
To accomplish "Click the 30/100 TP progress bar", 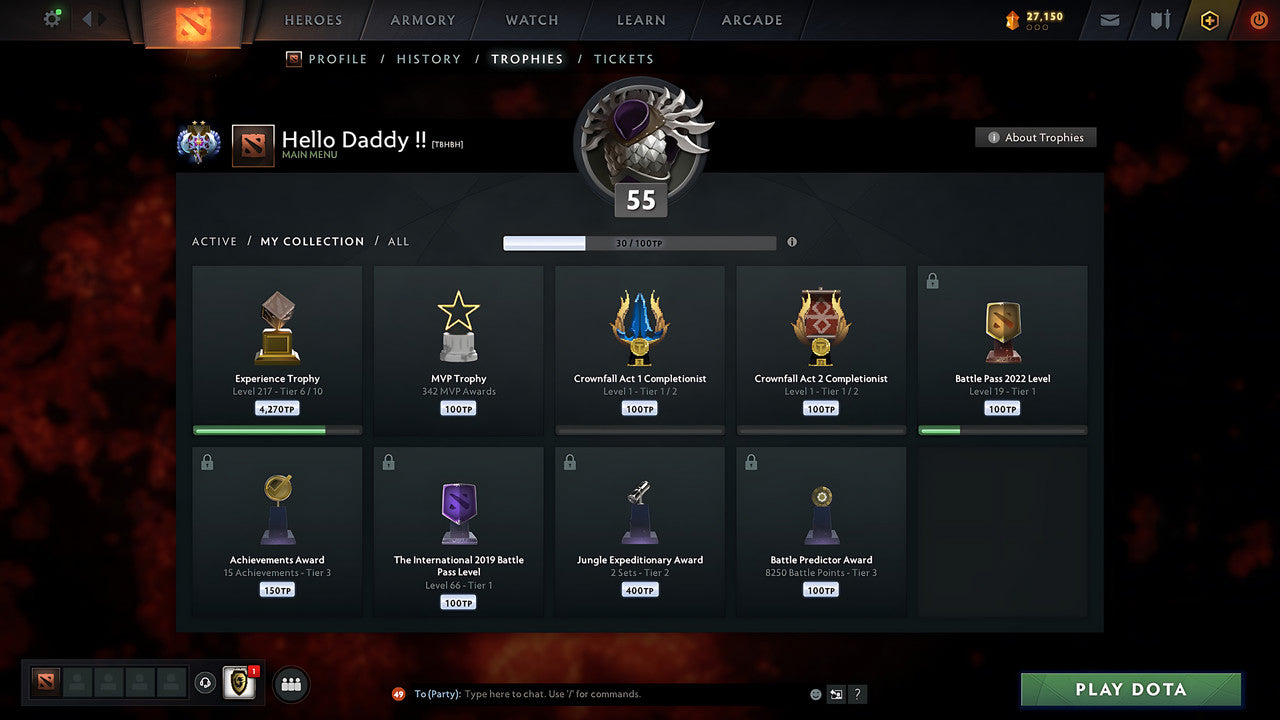I will coord(640,242).
